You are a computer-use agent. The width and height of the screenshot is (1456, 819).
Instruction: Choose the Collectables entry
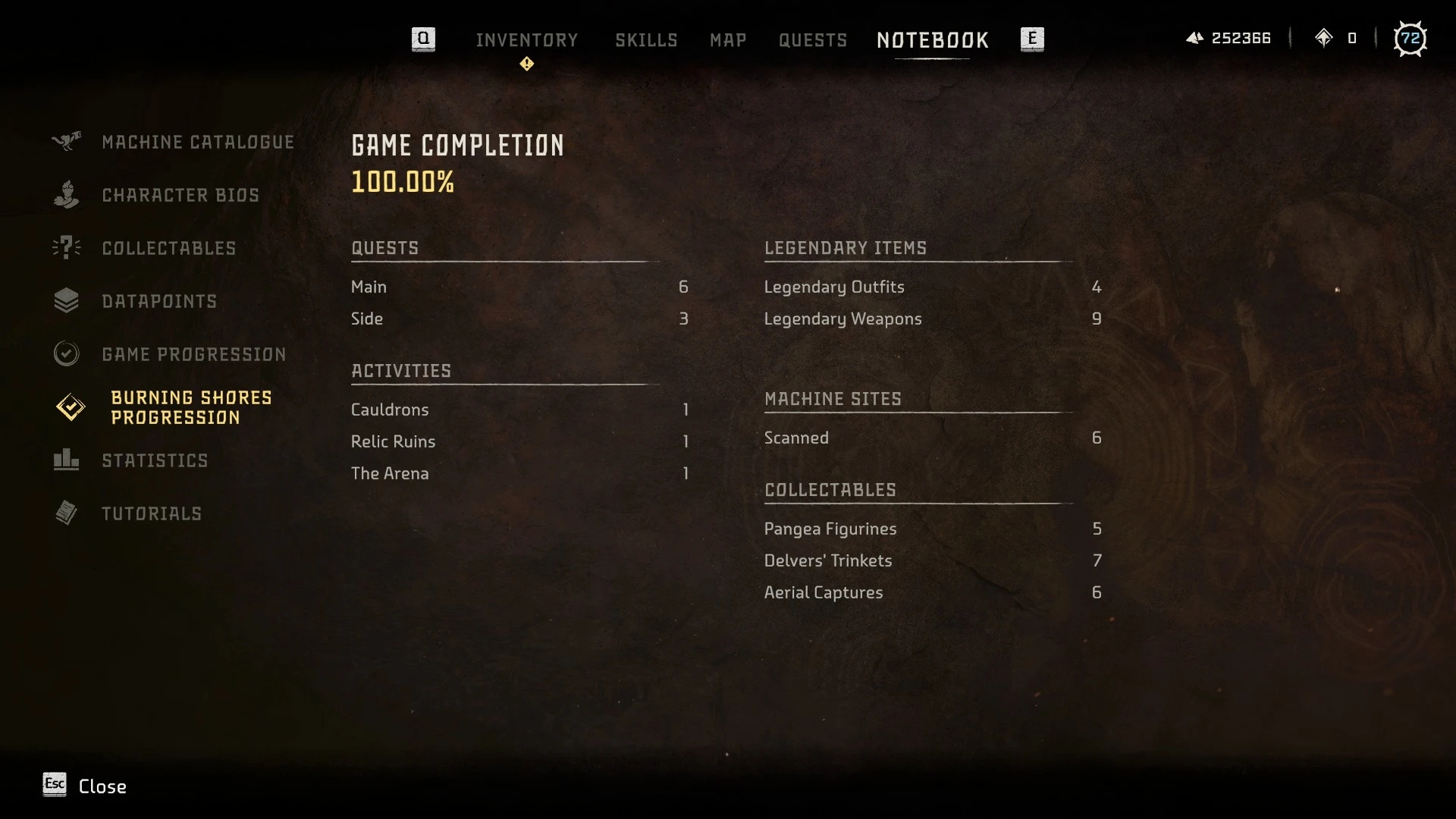coord(169,249)
